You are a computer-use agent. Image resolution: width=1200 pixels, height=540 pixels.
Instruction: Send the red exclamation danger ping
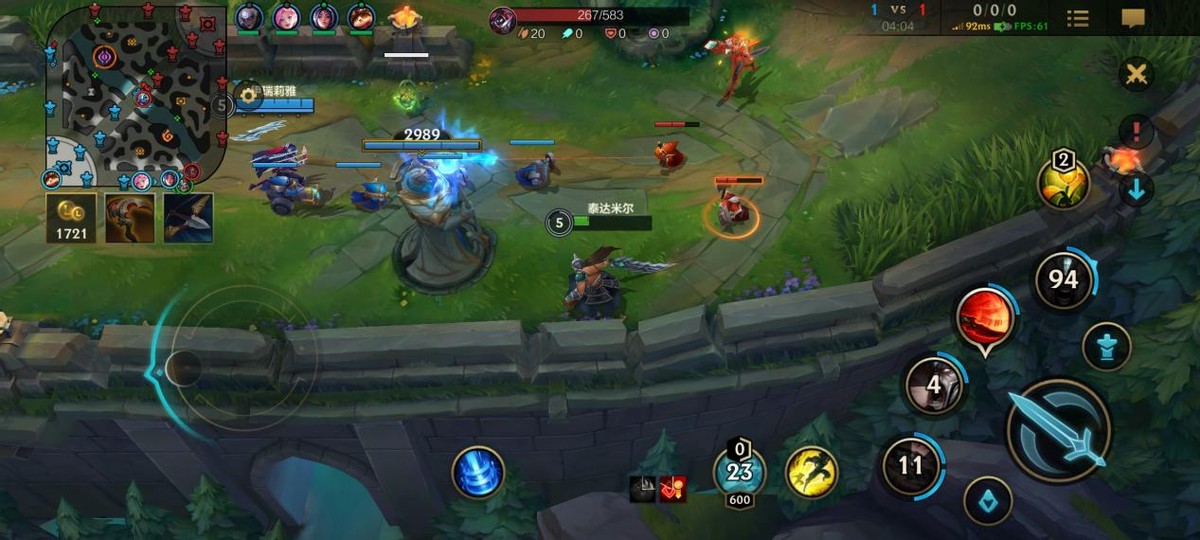1136,131
